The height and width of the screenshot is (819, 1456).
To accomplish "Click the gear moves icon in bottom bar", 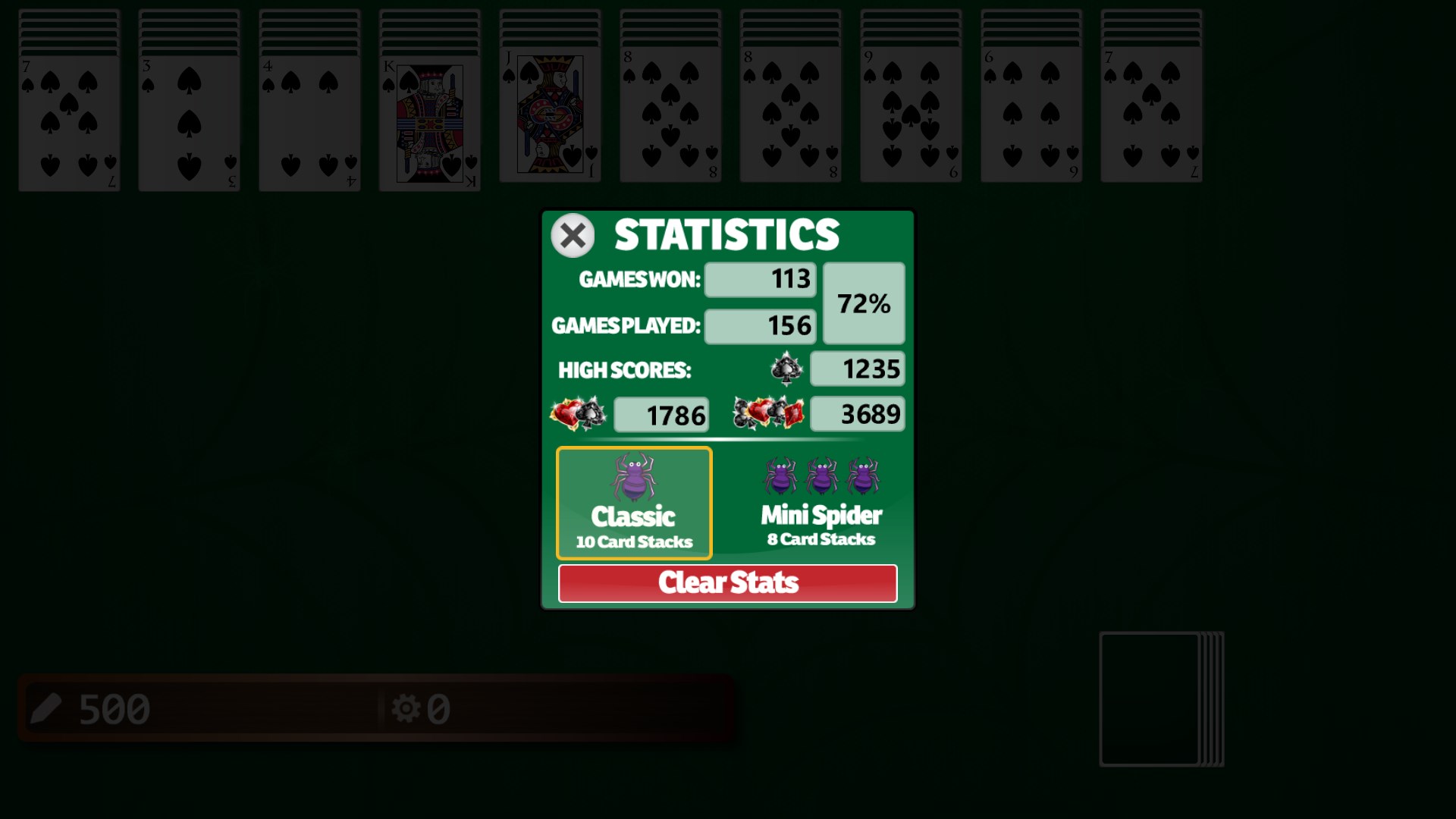I will 409,708.
